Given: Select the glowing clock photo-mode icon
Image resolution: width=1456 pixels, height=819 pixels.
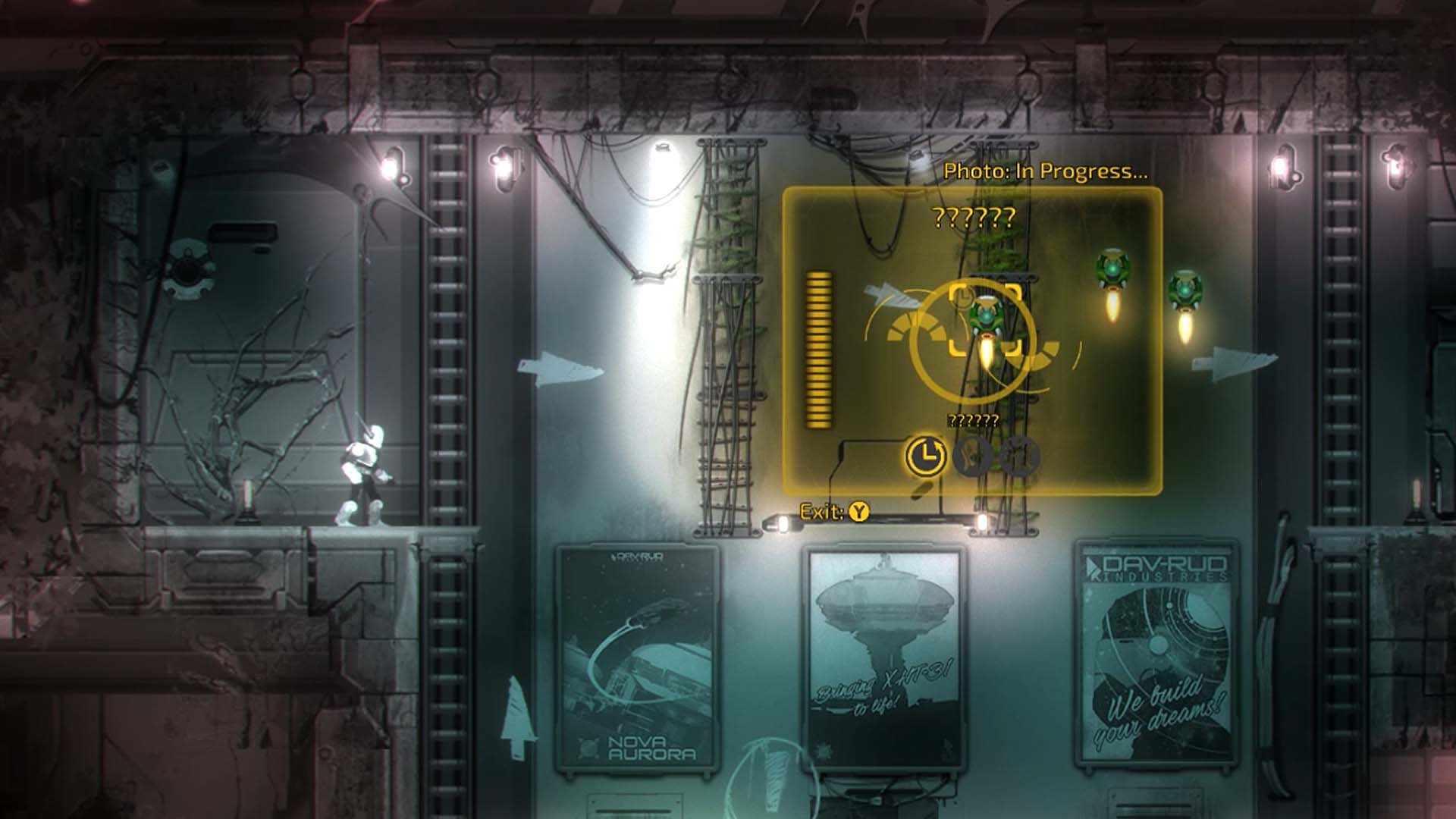Looking at the screenshot, I should tap(924, 456).
